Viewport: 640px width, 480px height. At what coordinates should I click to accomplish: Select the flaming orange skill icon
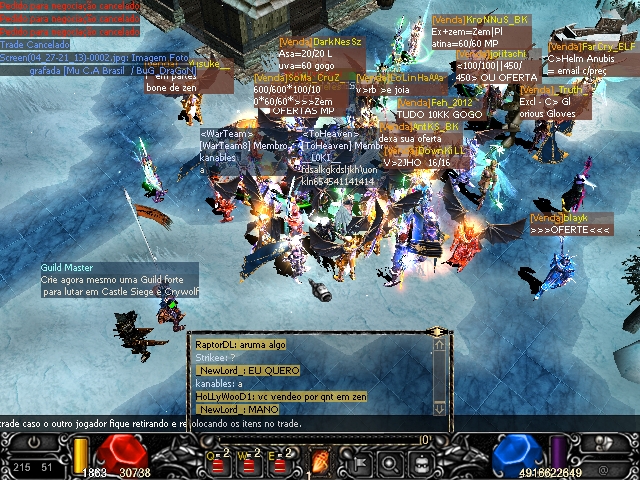(x=322, y=462)
